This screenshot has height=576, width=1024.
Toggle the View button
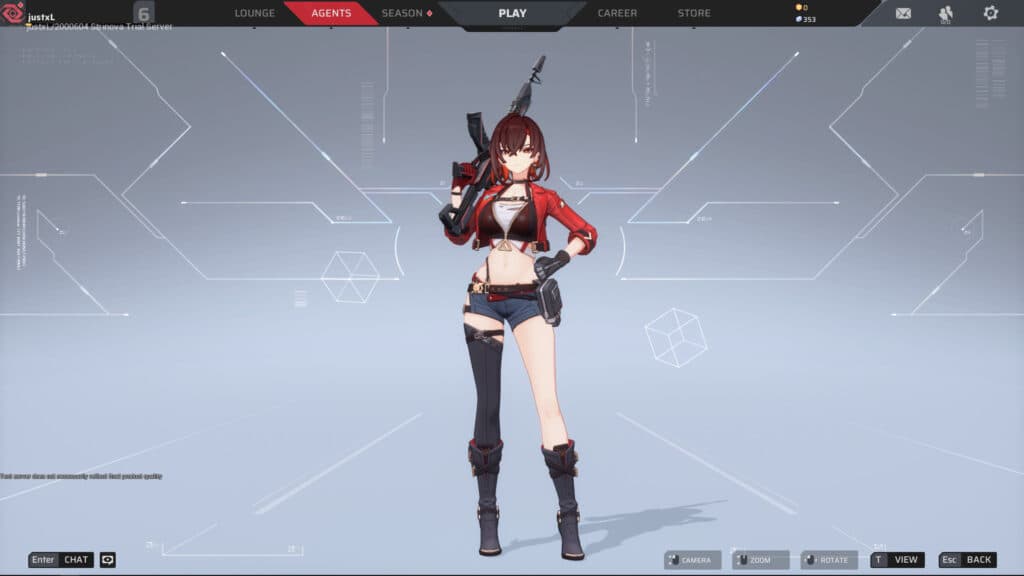click(897, 560)
